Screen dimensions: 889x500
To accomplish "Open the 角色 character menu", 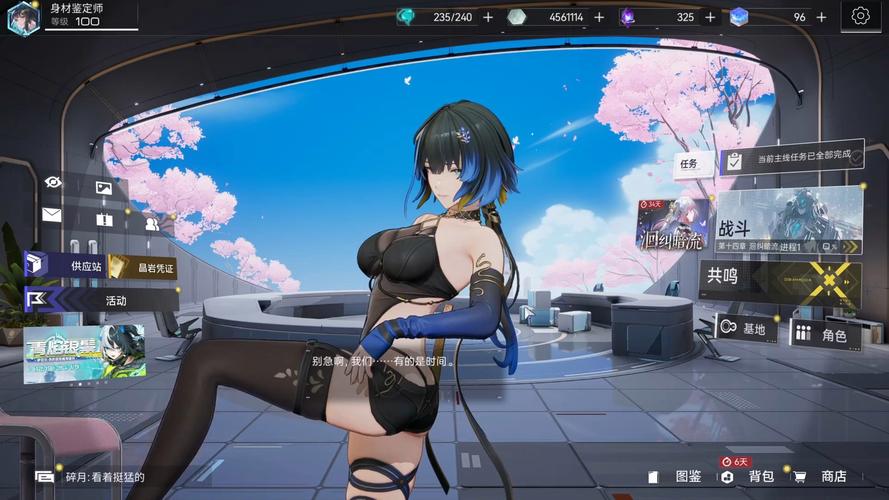I will [x=824, y=335].
